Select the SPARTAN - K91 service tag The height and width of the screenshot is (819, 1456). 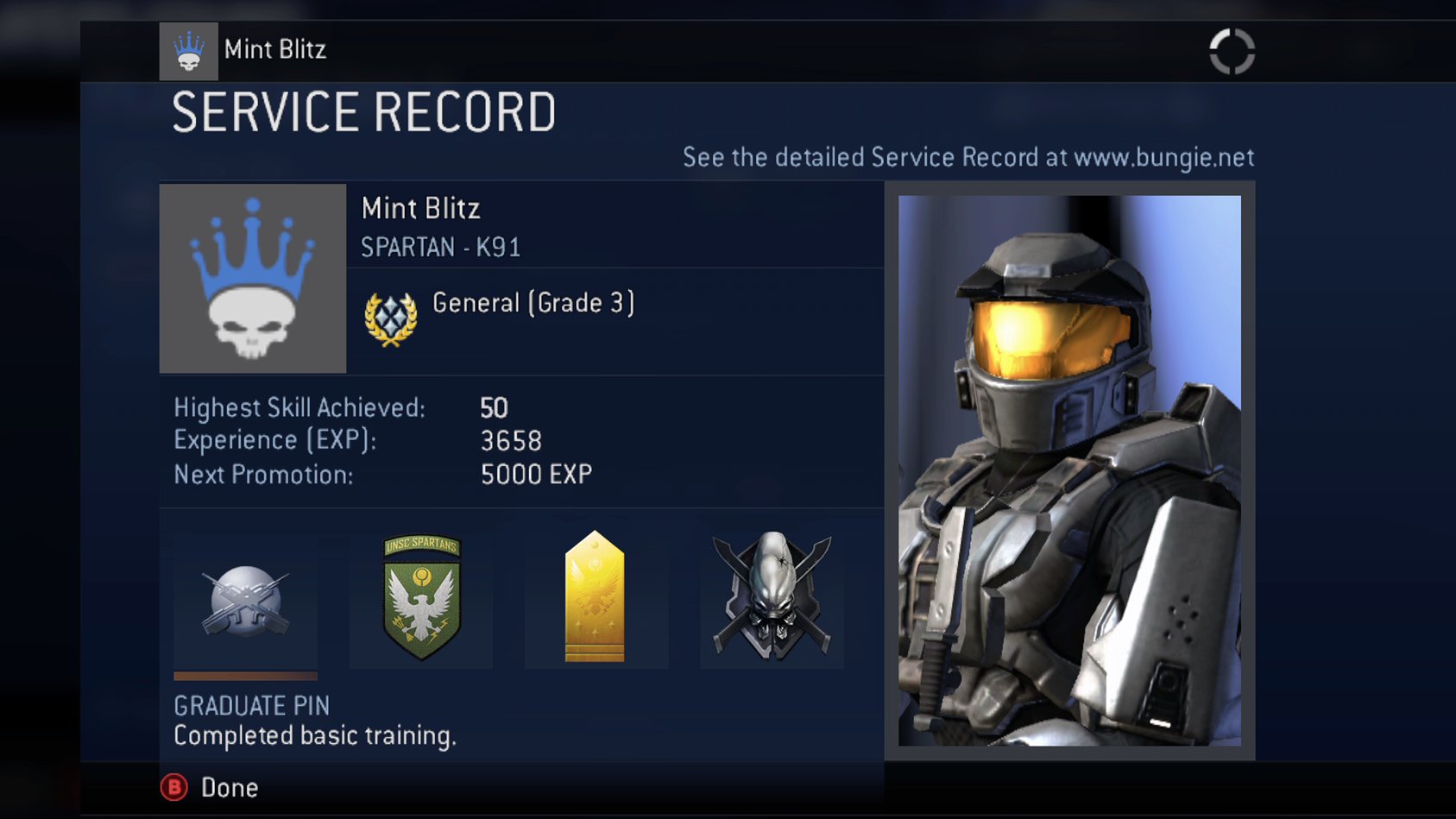[442, 247]
